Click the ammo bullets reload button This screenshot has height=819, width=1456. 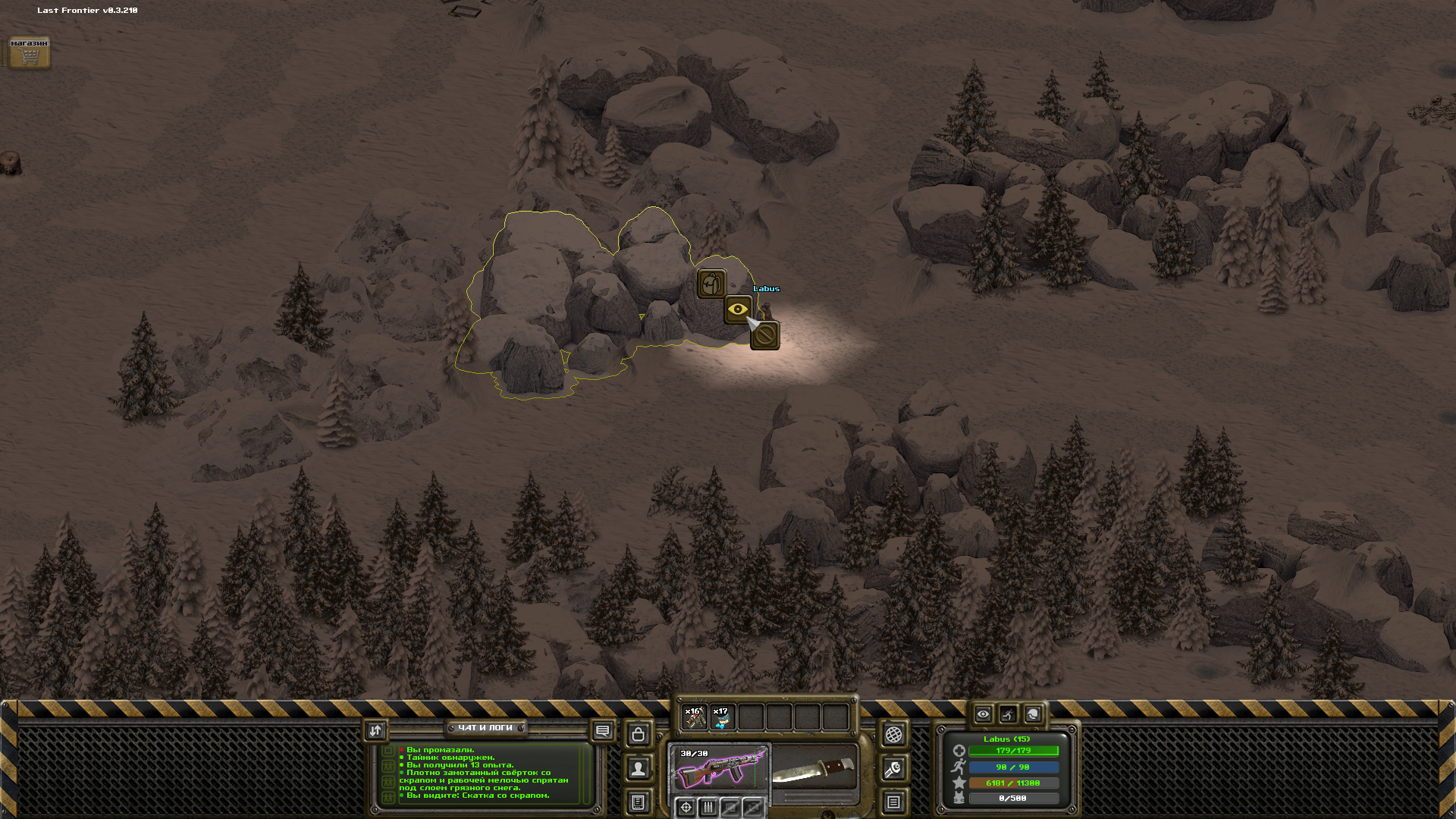click(x=708, y=808)
